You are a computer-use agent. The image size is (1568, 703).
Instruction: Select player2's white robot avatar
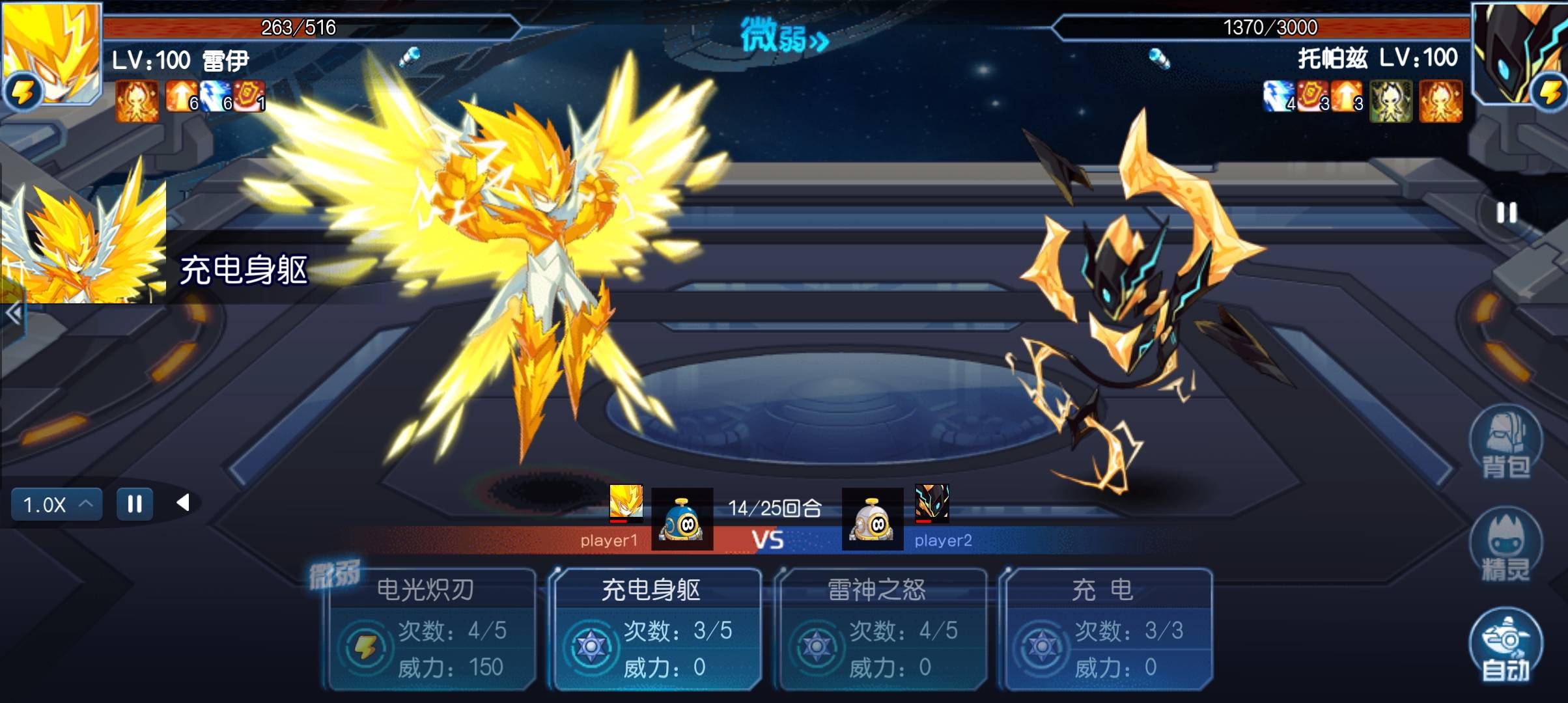tap(873, 519)
